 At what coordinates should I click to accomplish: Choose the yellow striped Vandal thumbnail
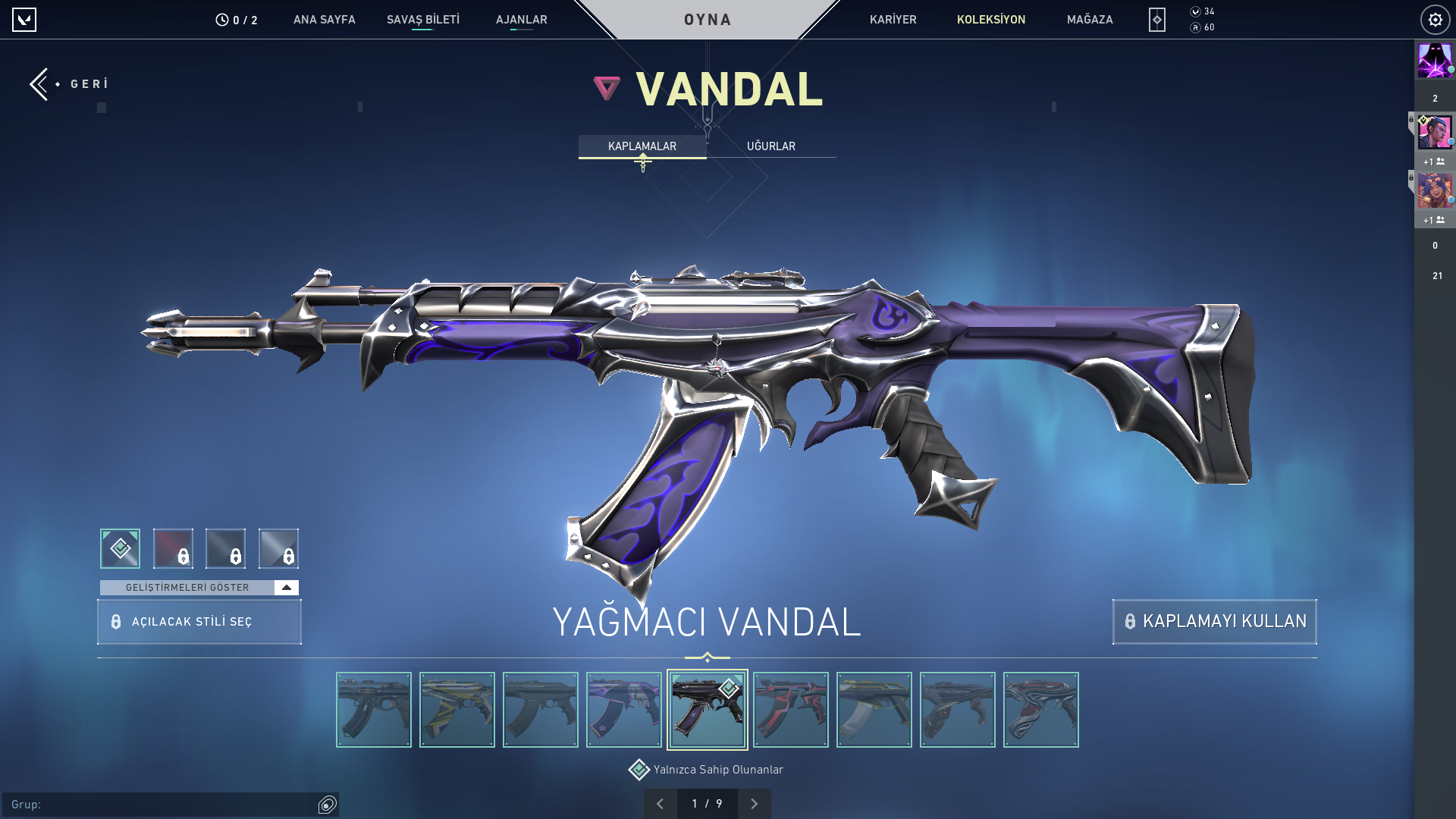457,710
